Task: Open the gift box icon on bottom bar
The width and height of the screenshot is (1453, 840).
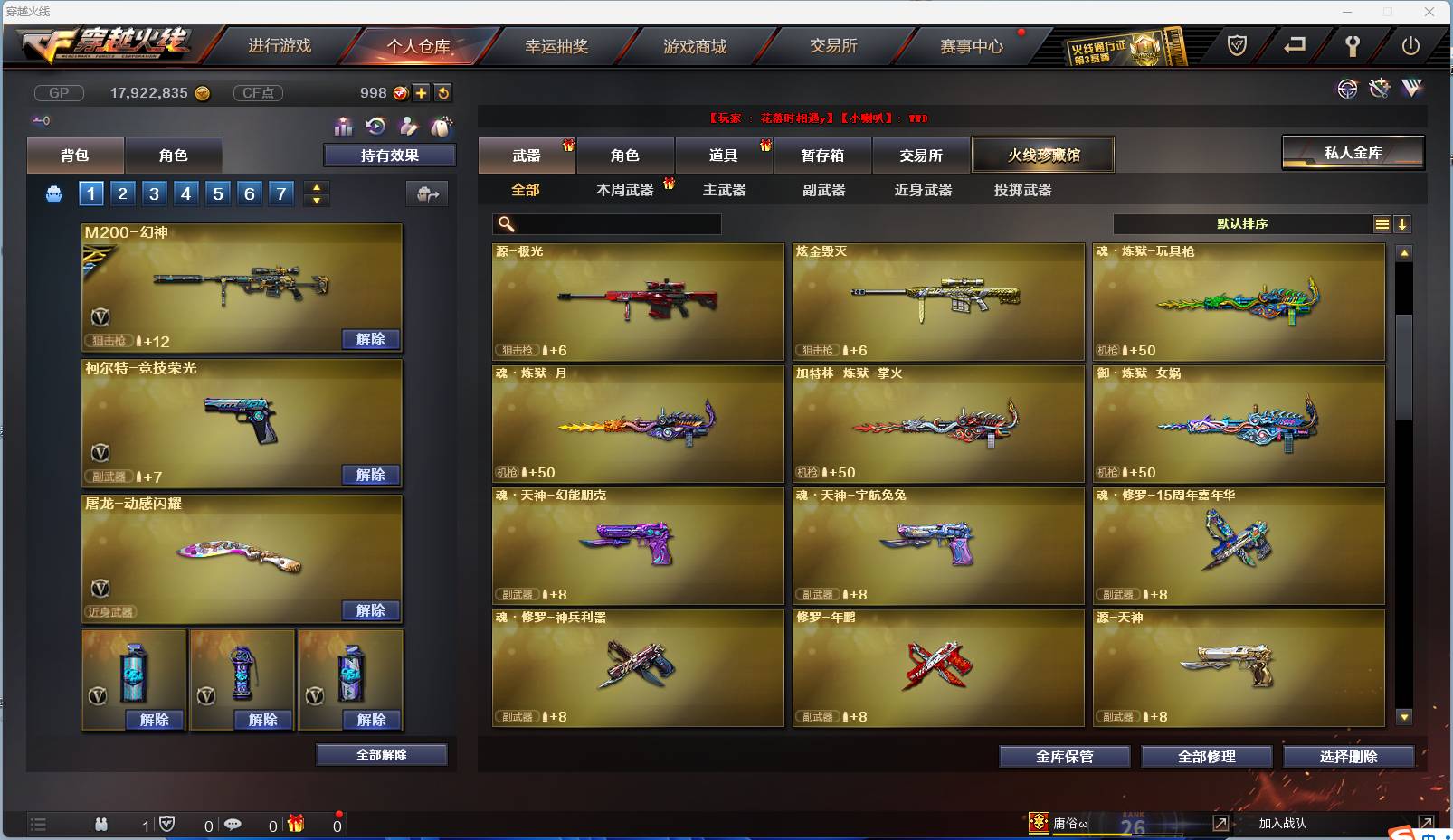Action: [296, 825]
